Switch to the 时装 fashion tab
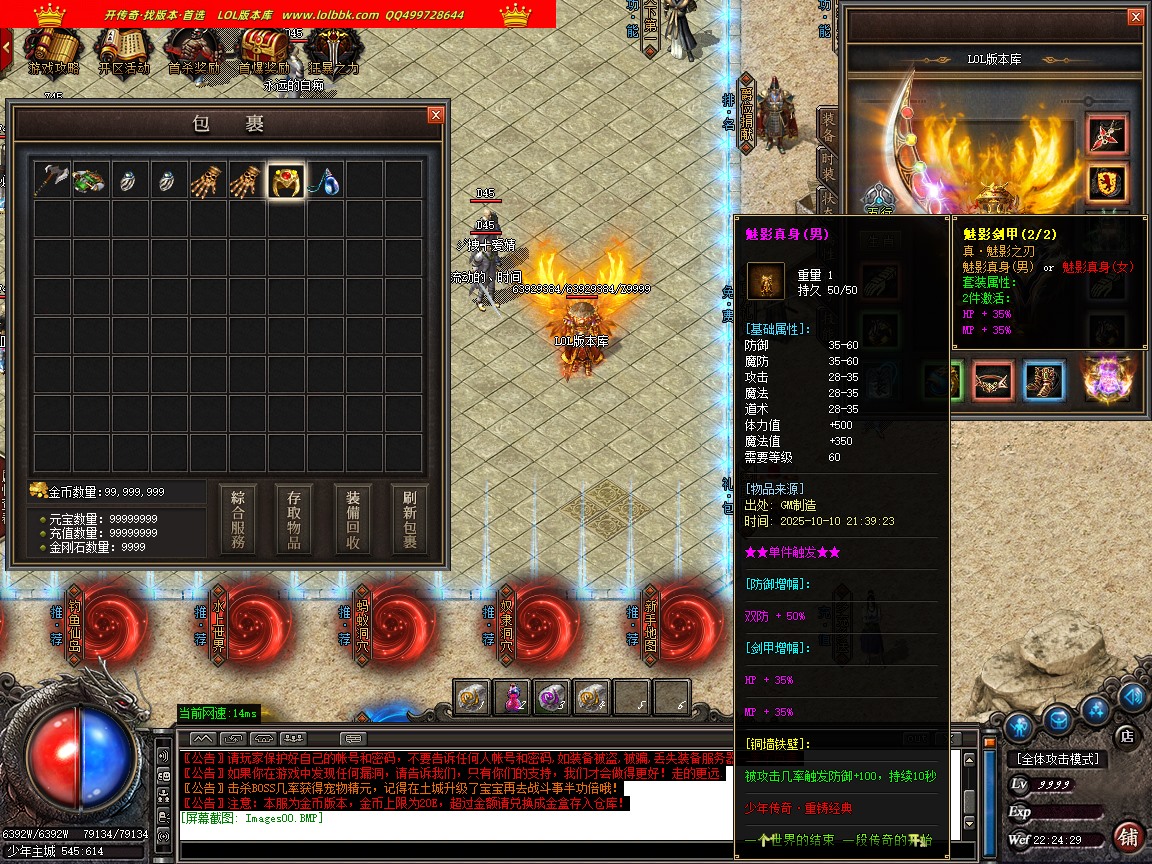 pyautogui.click(x=828, y=165)
